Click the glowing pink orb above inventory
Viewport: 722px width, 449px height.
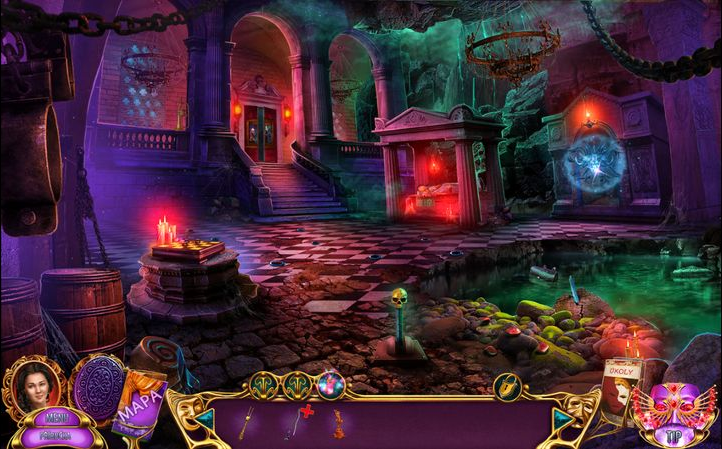pyautogui.click(x=330, y=384)
